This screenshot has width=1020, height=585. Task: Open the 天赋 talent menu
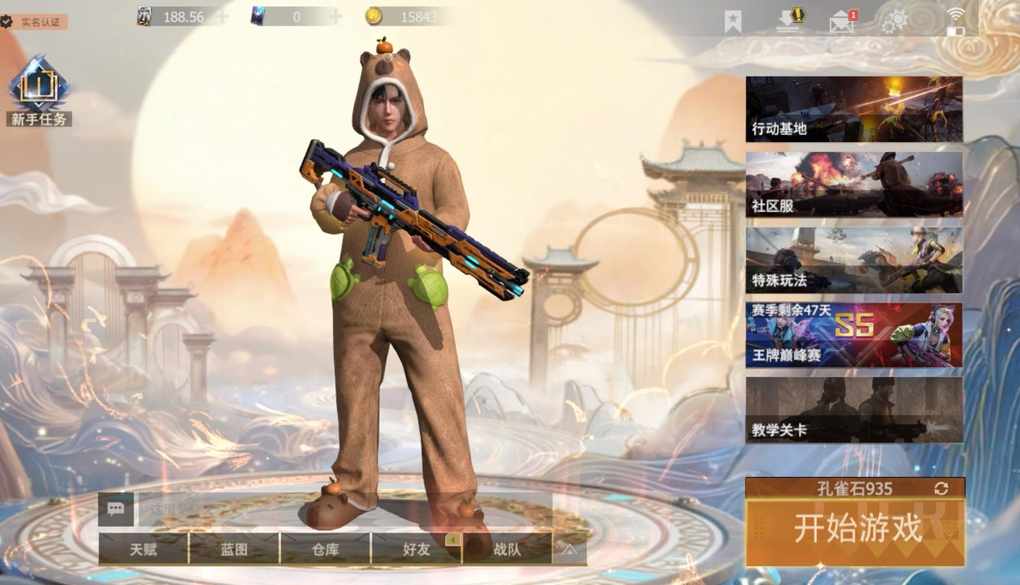click(x=143, y=548)
